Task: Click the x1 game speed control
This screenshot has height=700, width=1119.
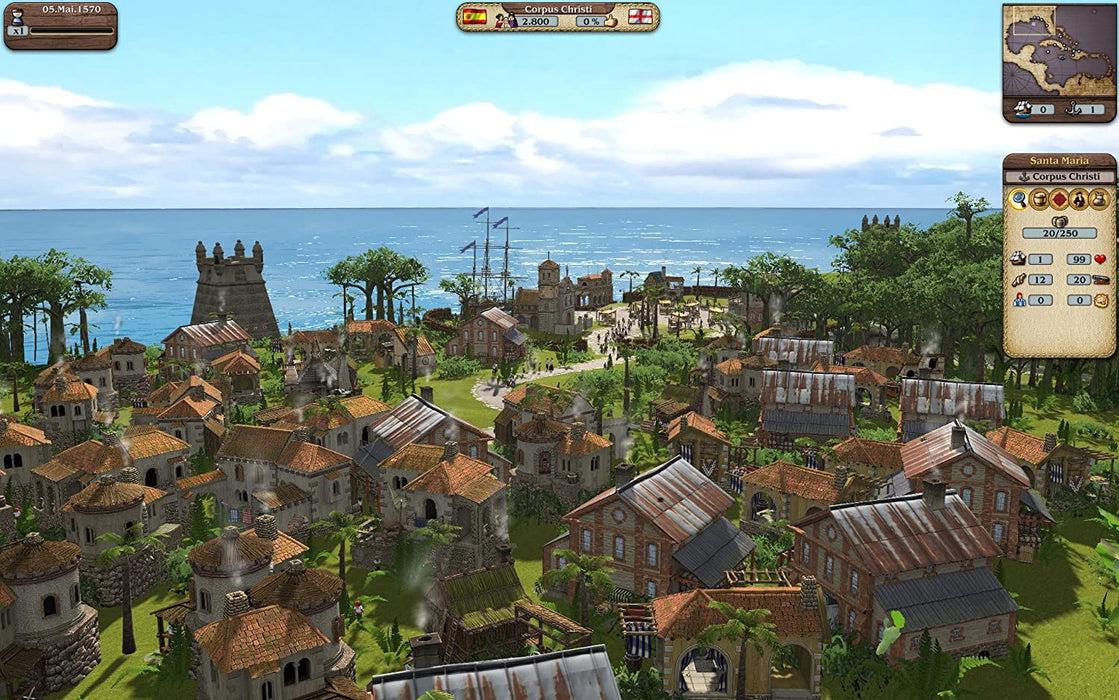Action: 17,30
